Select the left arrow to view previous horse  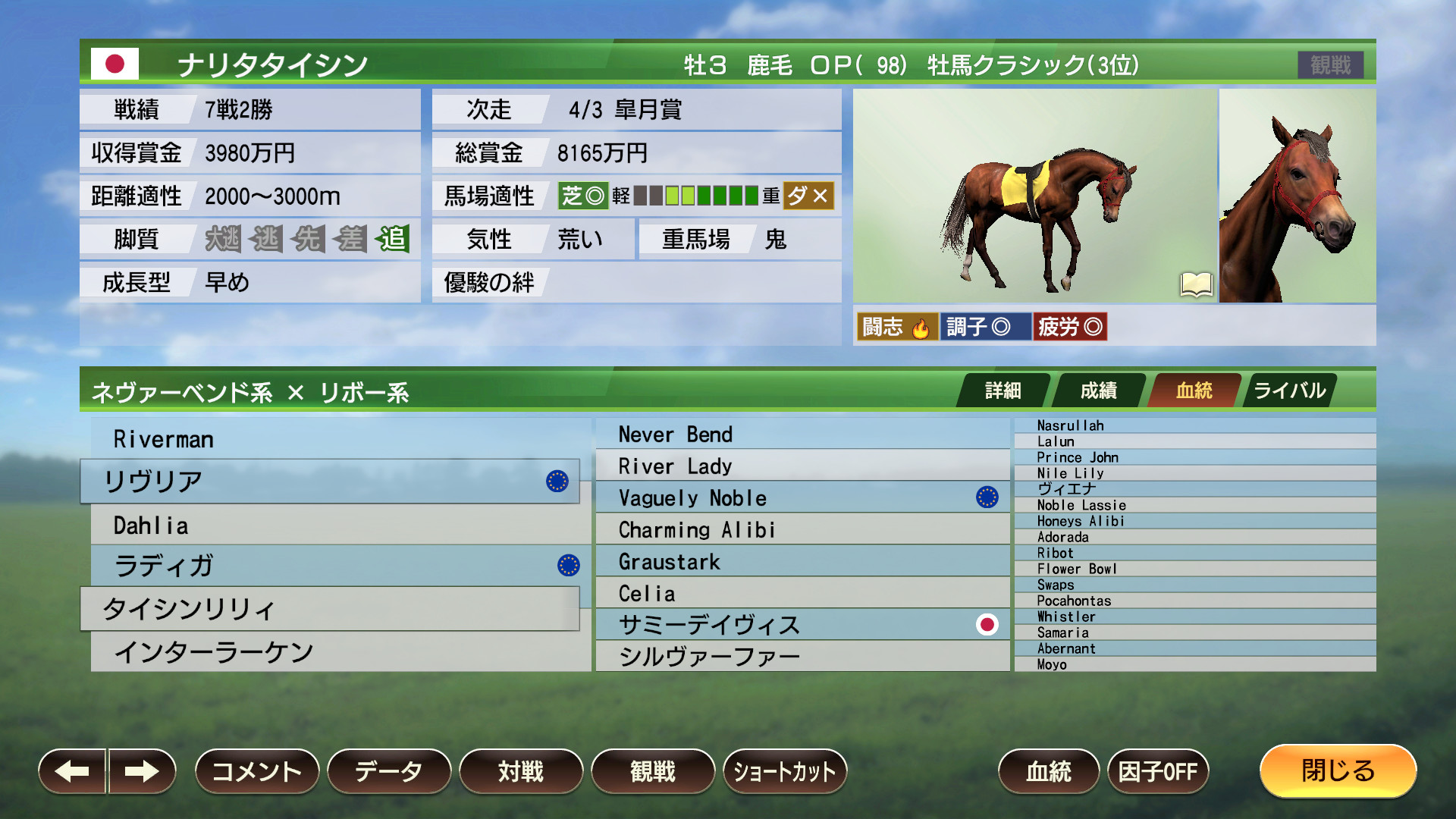(72, 771)
